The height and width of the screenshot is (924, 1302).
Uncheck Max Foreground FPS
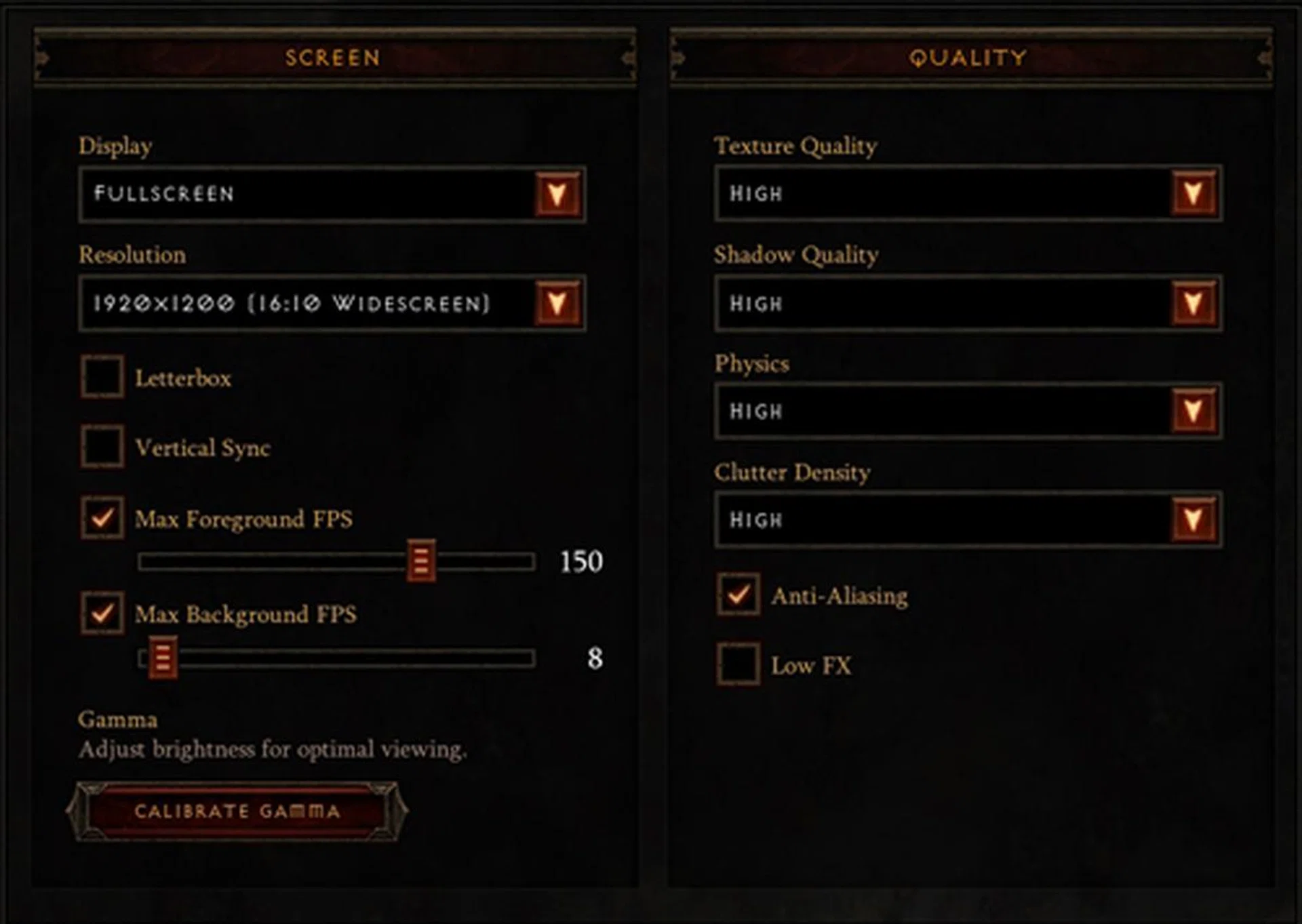102,518
